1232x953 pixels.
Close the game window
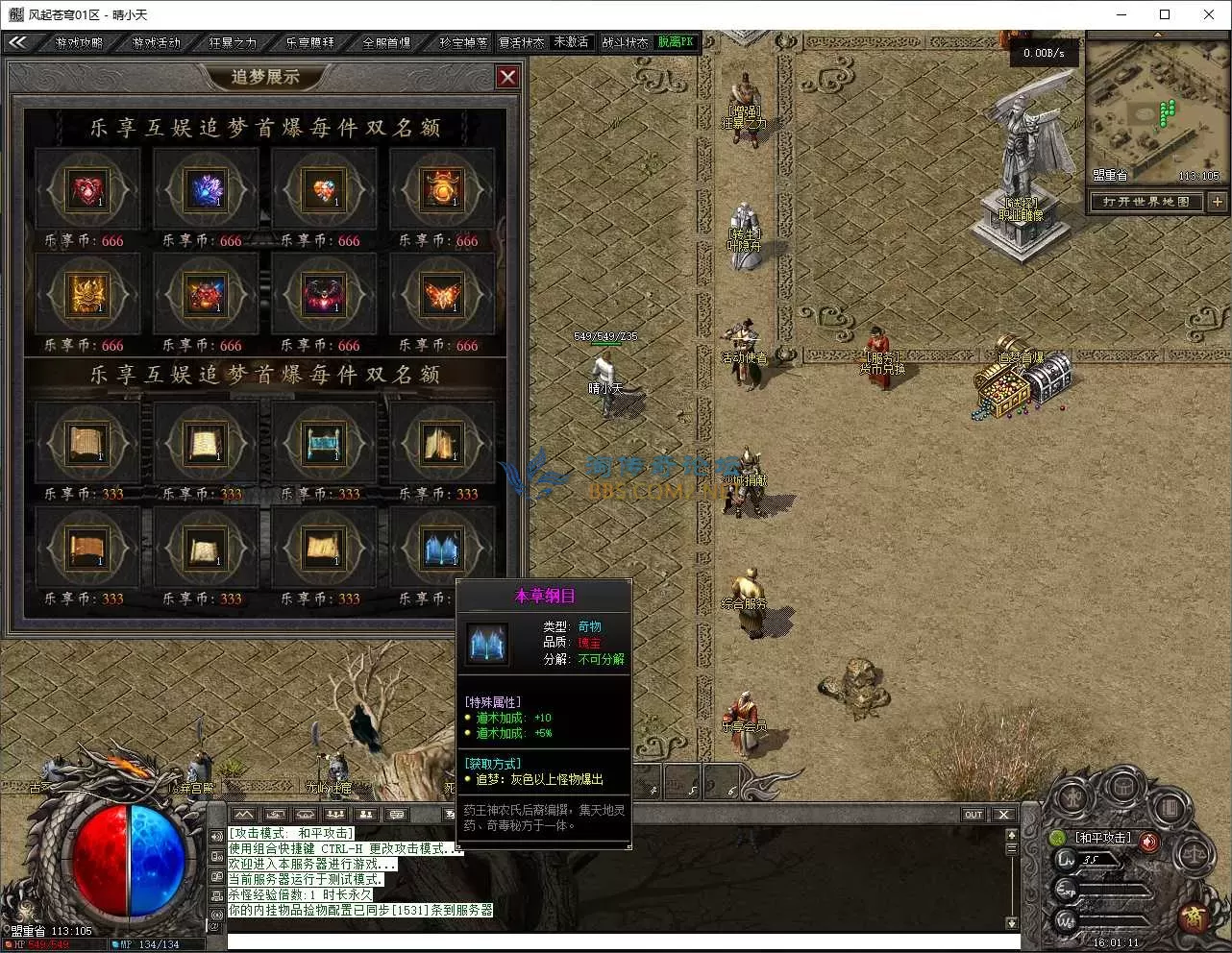[x=1209, y=14]
